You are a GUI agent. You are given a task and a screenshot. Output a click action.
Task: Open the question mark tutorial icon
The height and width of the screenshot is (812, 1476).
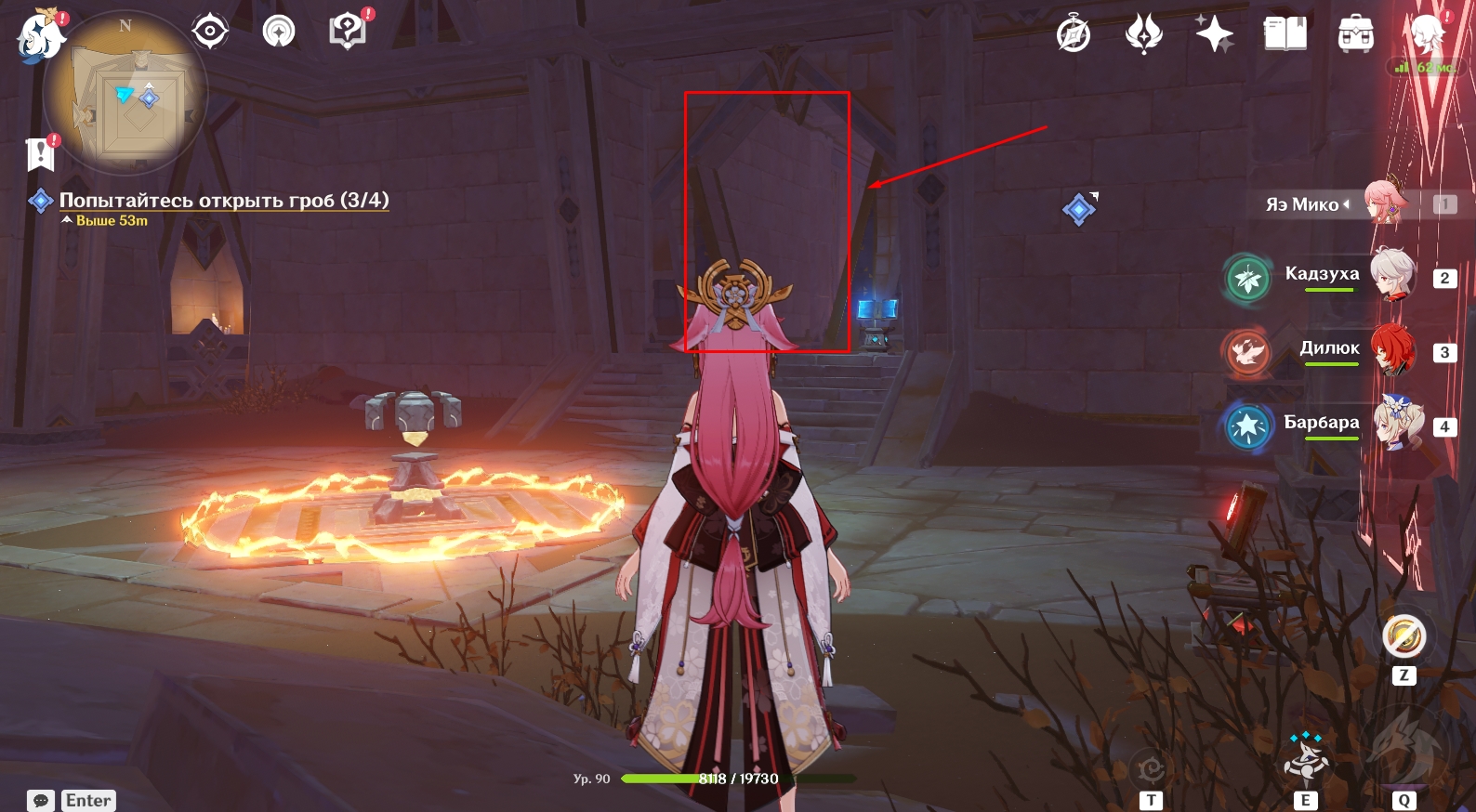click(347, 31)
